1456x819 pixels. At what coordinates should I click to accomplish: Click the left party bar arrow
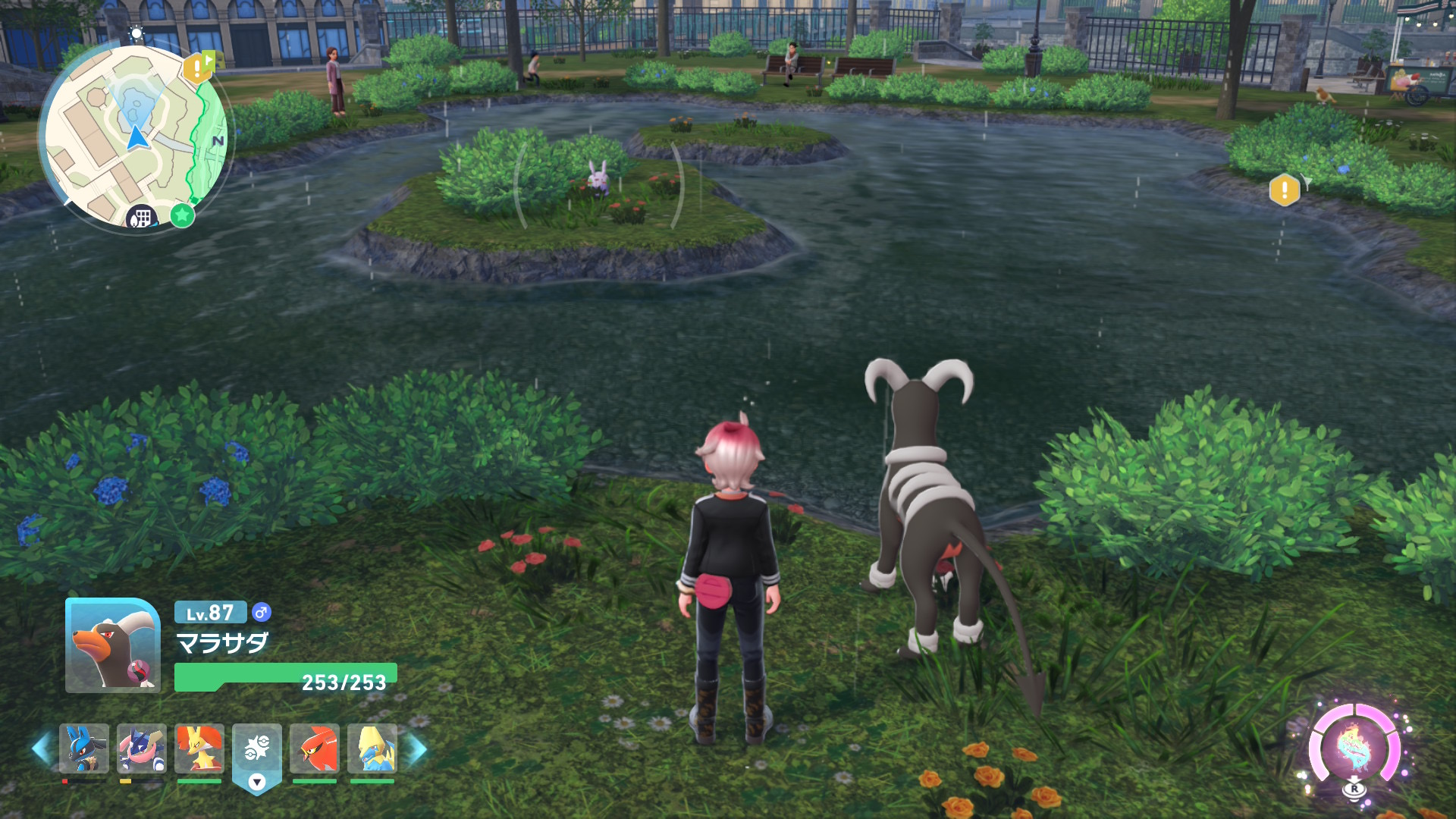click(x=42, y=749)
